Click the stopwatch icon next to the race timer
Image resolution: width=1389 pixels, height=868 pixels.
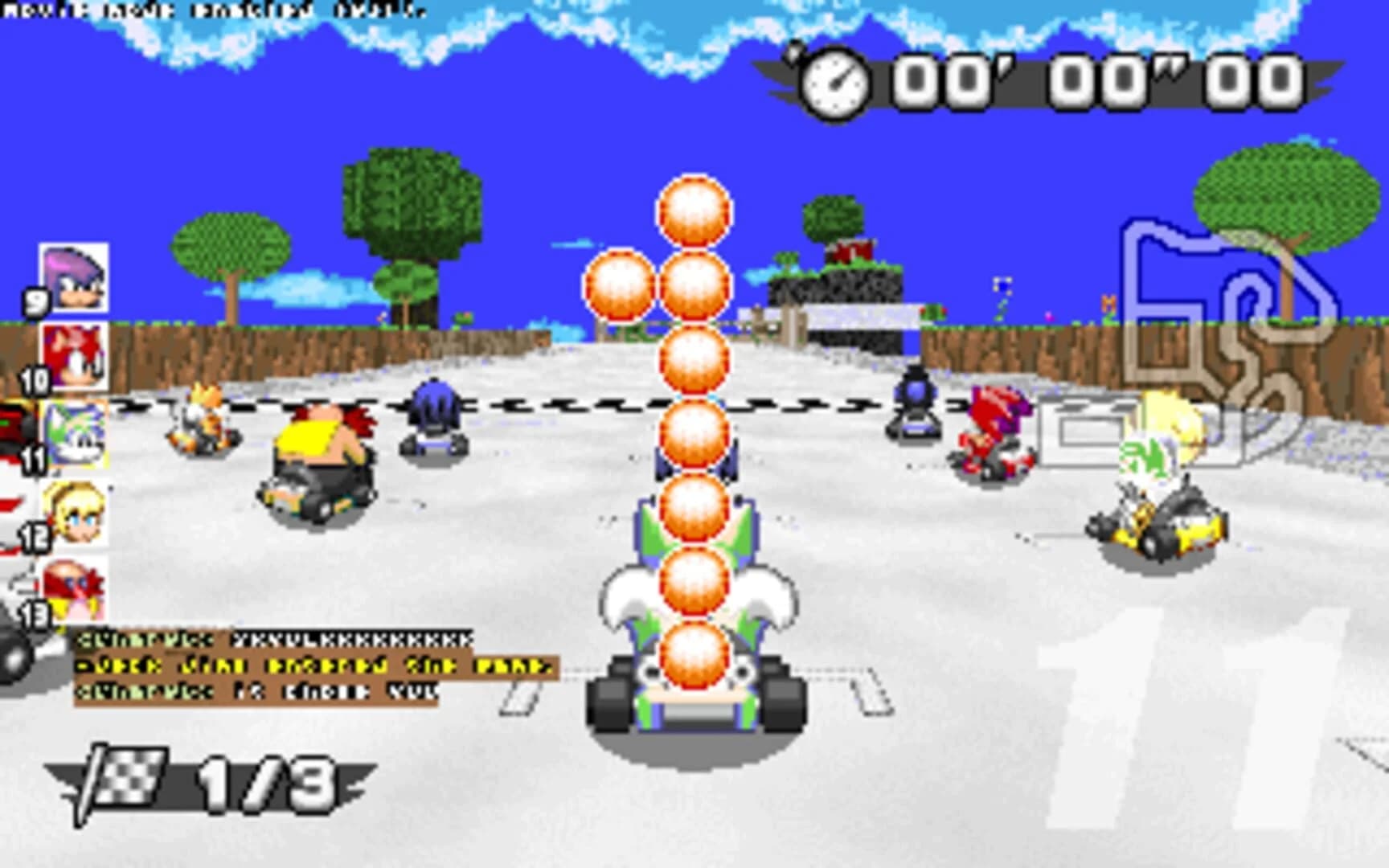(836, 82)
